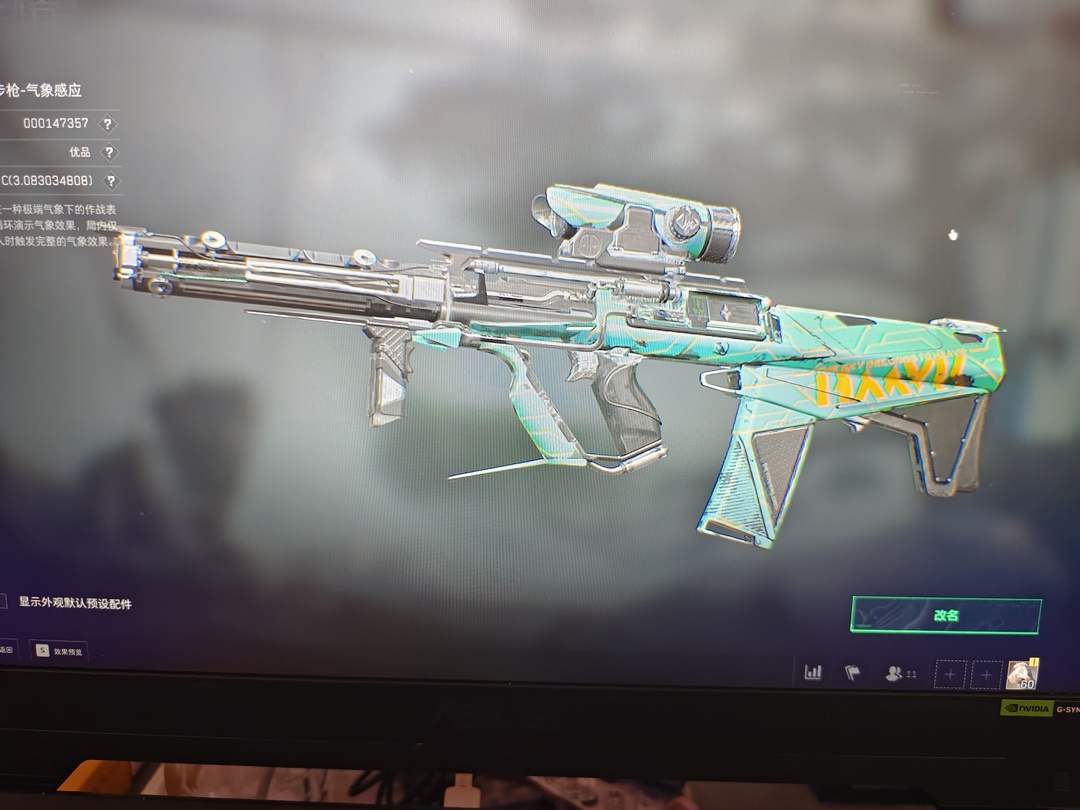Open the level 60 player avatar

(1022, 675)
